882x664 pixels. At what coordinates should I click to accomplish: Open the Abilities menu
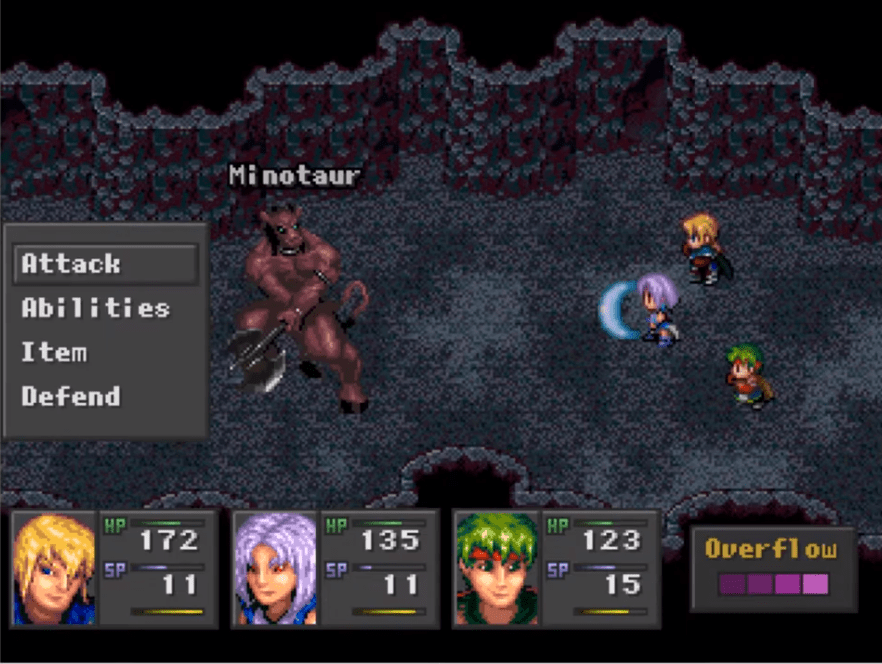point(96,308)
